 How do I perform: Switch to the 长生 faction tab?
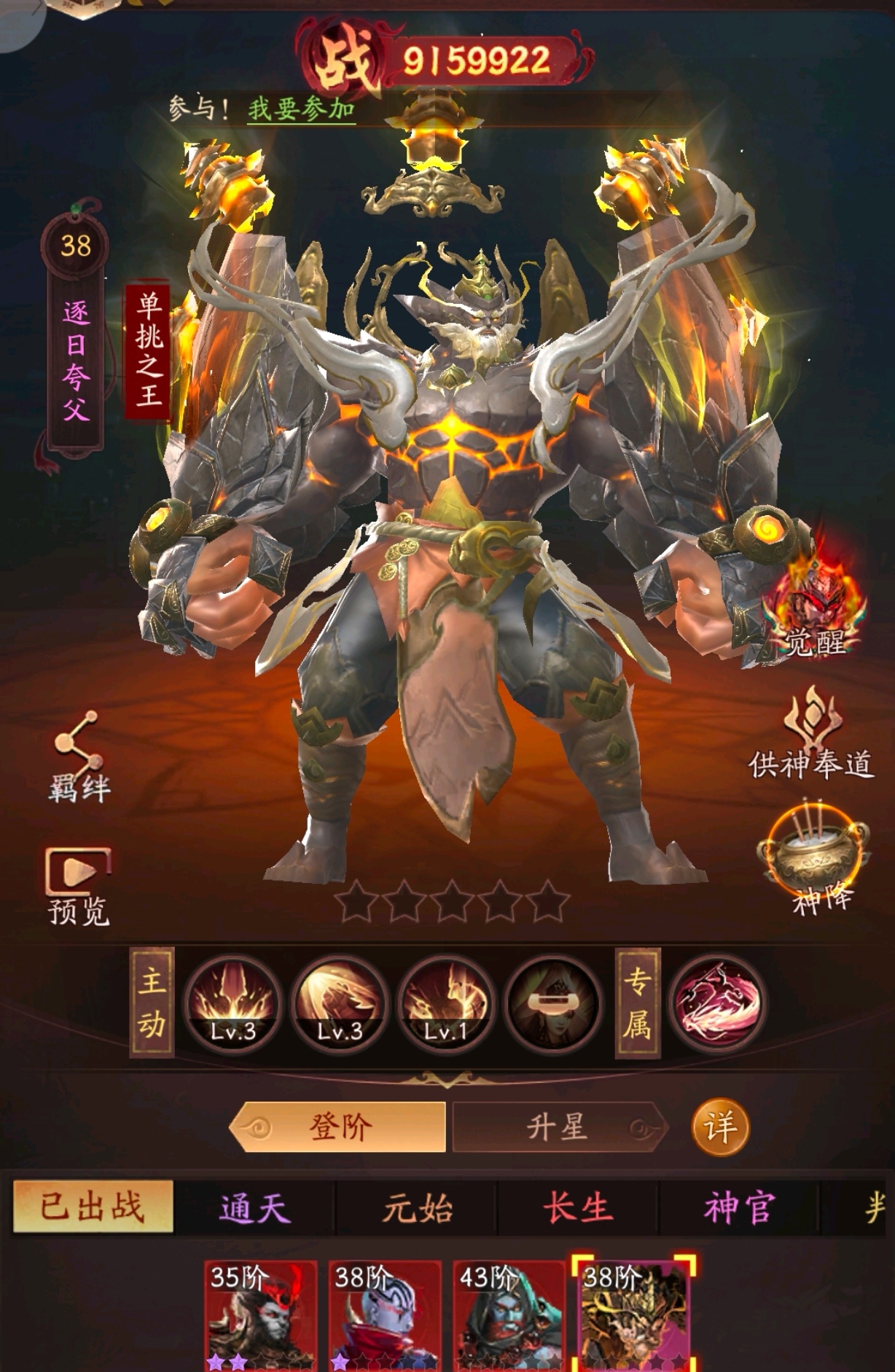point(577,1208)
